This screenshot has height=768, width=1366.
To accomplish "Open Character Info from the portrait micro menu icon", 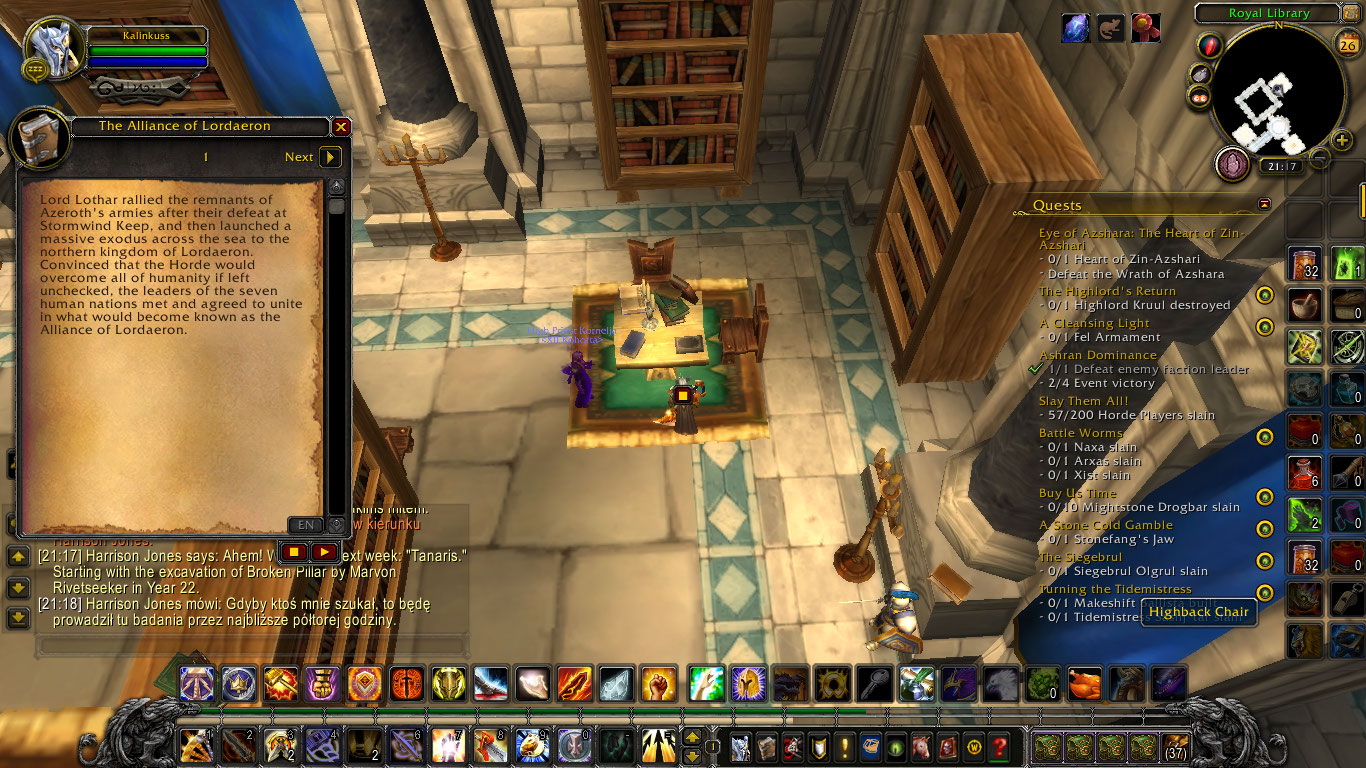I will coord(741,746).
